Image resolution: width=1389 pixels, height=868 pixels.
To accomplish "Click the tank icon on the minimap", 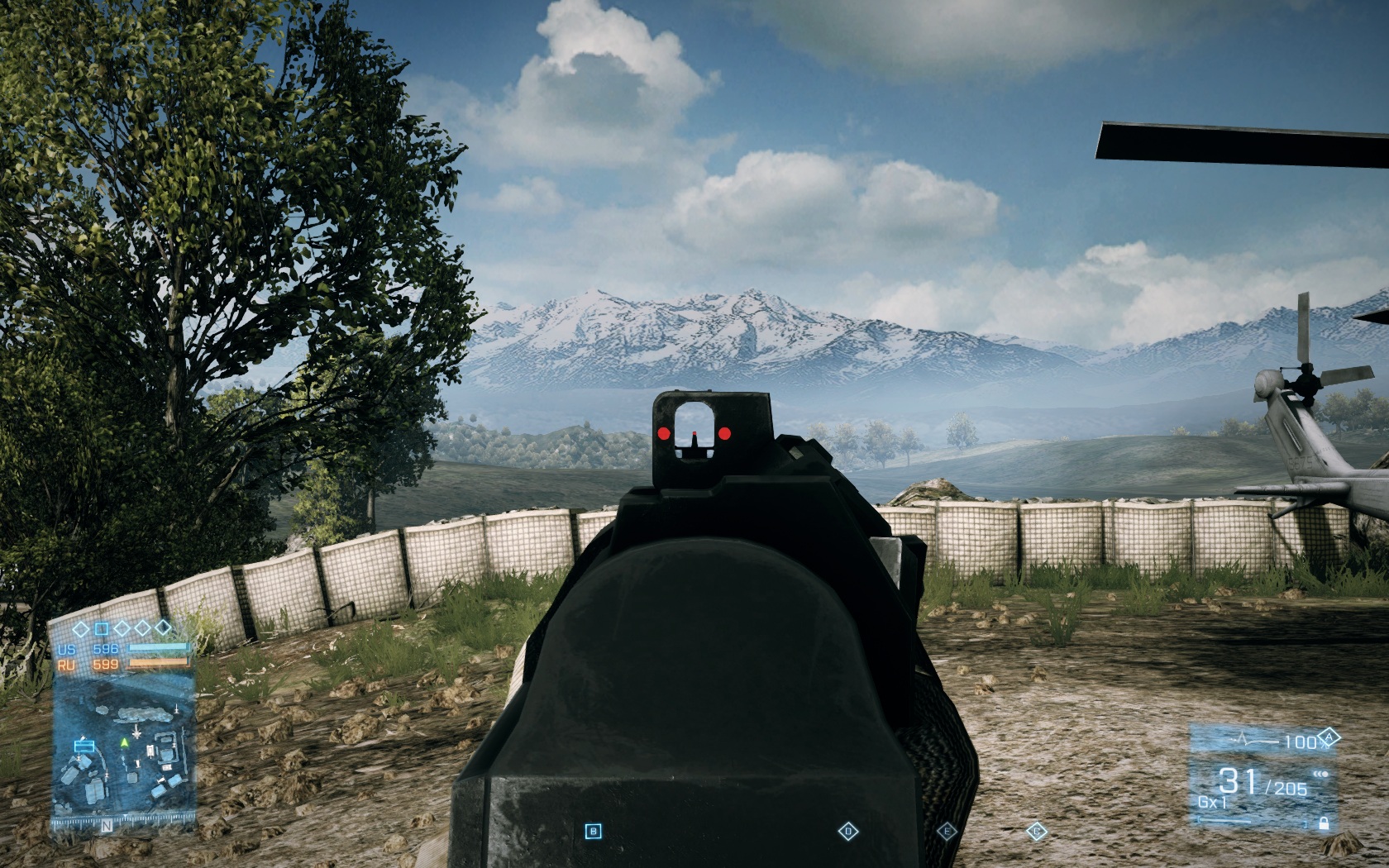I will tap(150, 749).
